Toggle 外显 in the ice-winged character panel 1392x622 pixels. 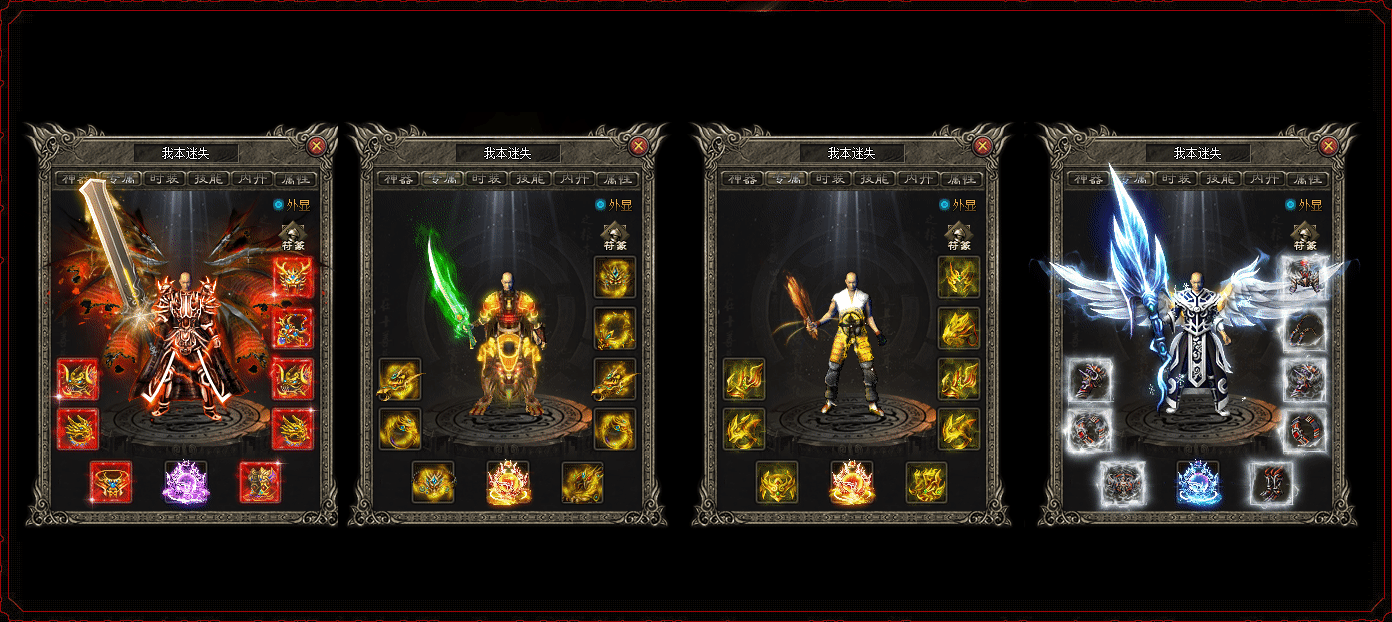[x=1291, y=205]
